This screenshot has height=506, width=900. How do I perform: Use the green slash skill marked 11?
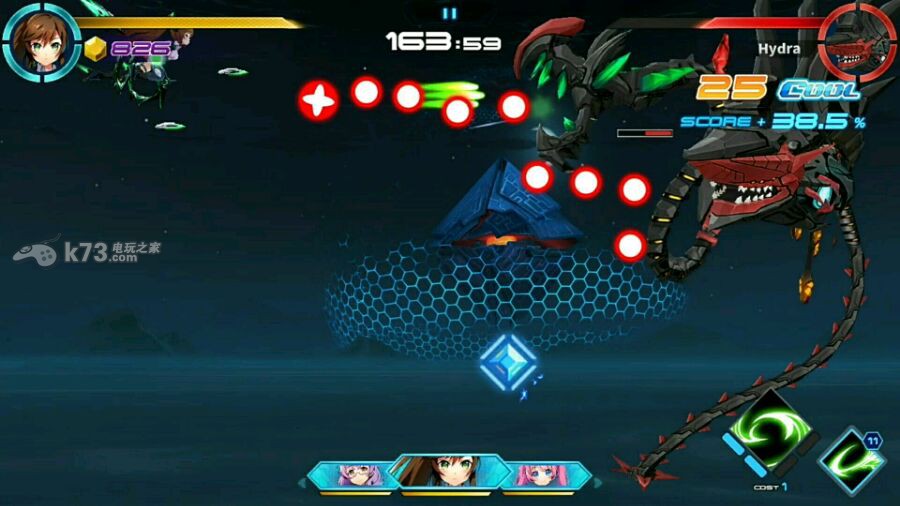point(852,461)
